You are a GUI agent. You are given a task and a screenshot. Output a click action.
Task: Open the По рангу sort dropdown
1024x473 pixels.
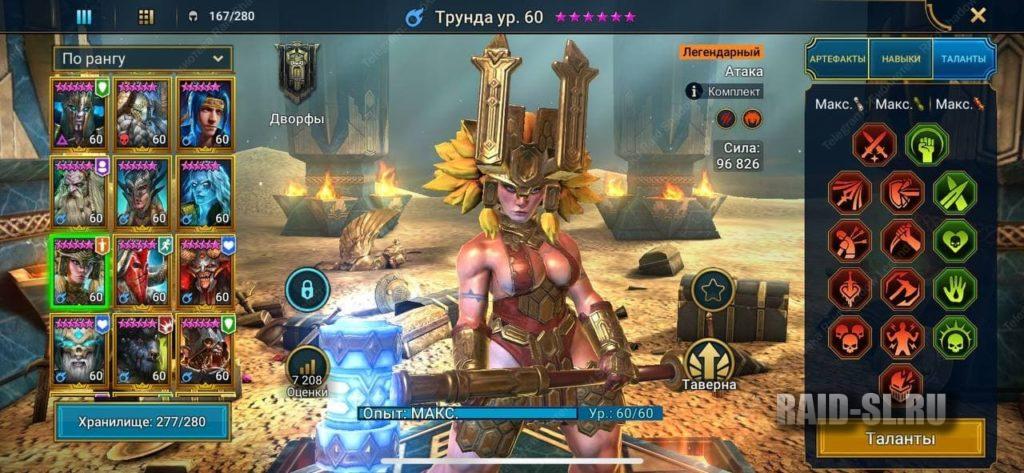coord(144,58)
